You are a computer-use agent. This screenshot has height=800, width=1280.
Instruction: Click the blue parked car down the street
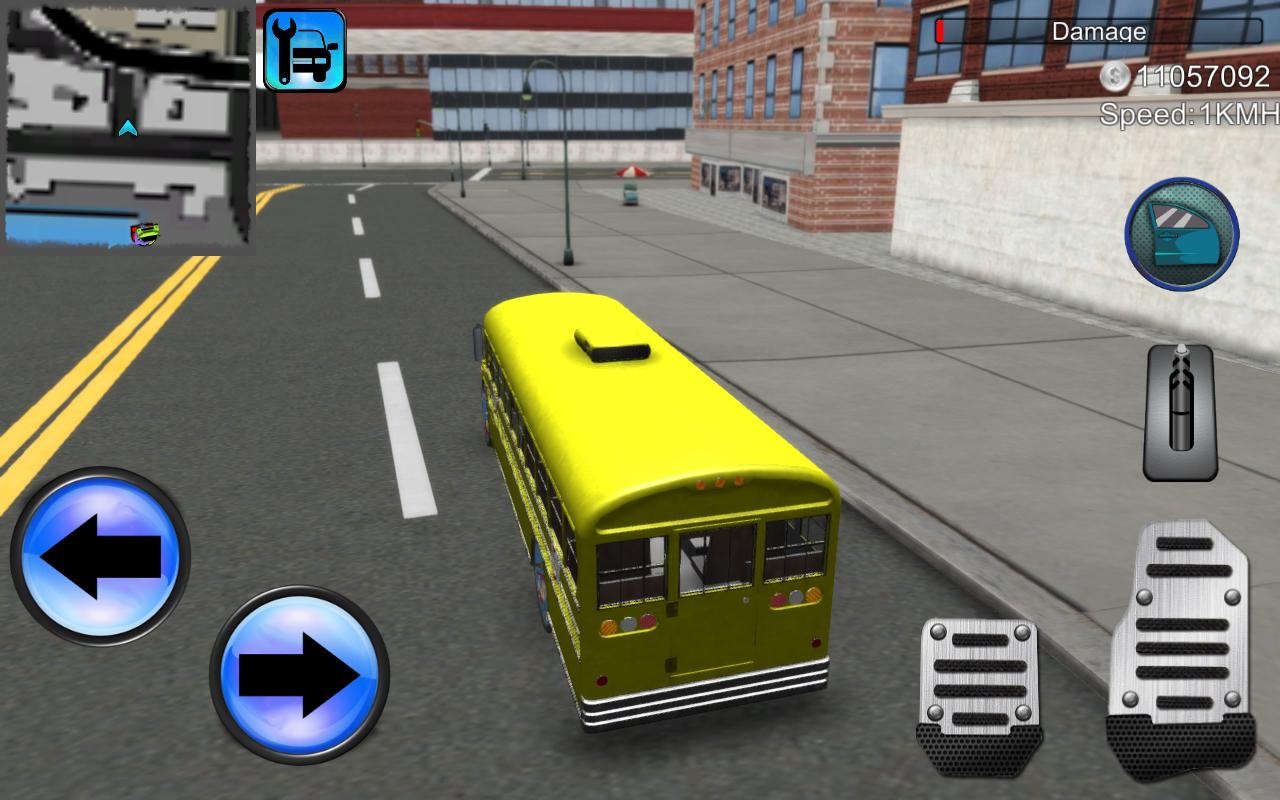630,196
